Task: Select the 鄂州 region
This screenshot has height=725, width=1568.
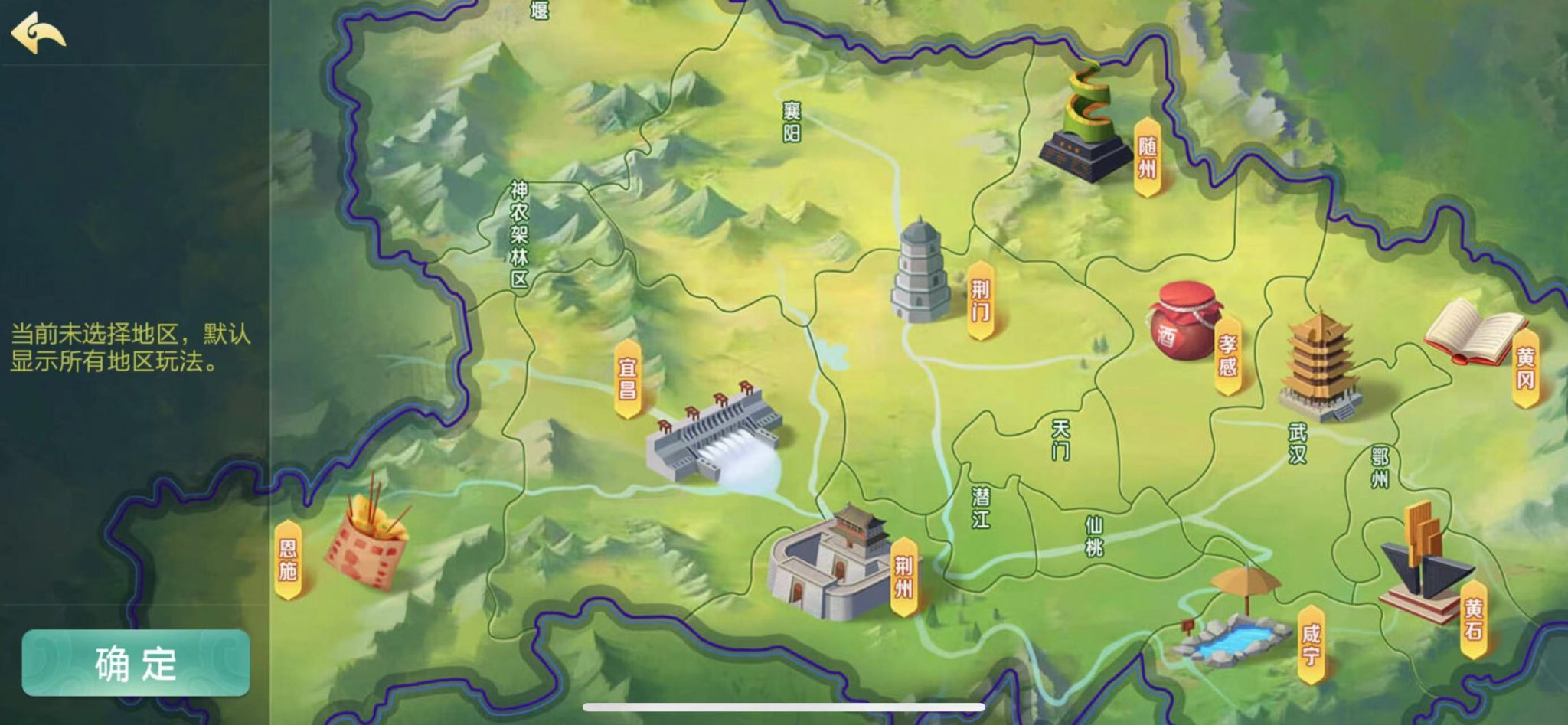Action: pos(1380,469)
